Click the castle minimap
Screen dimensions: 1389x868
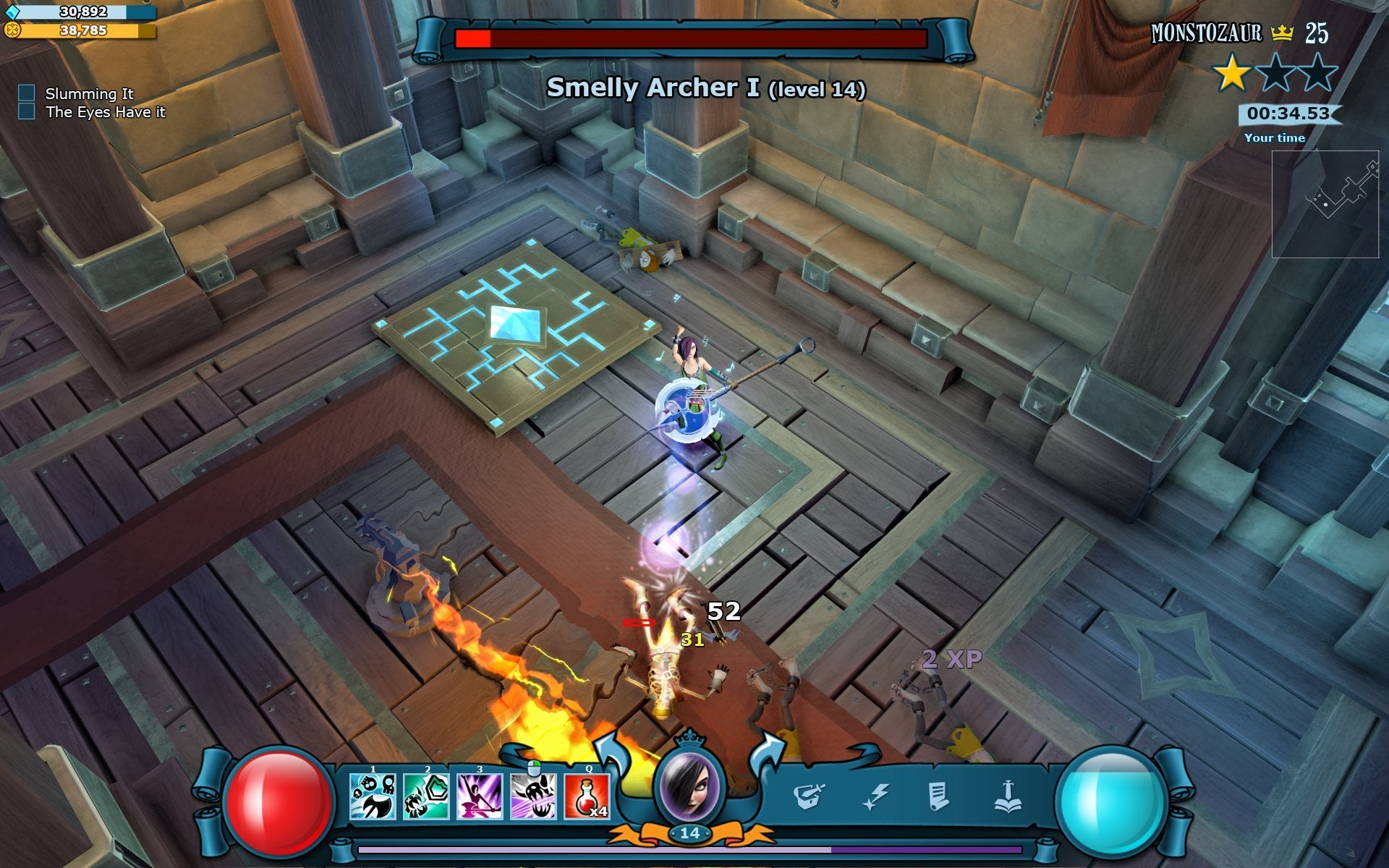coord(1325,204)
